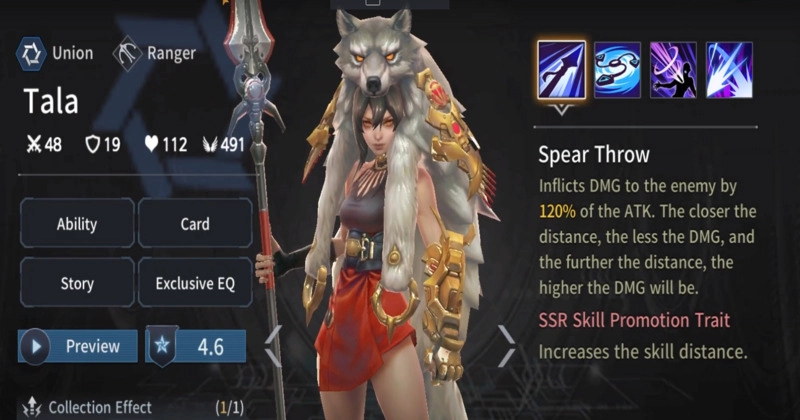Open the Ability panel
800x420 pixels.
click(76, 223)
